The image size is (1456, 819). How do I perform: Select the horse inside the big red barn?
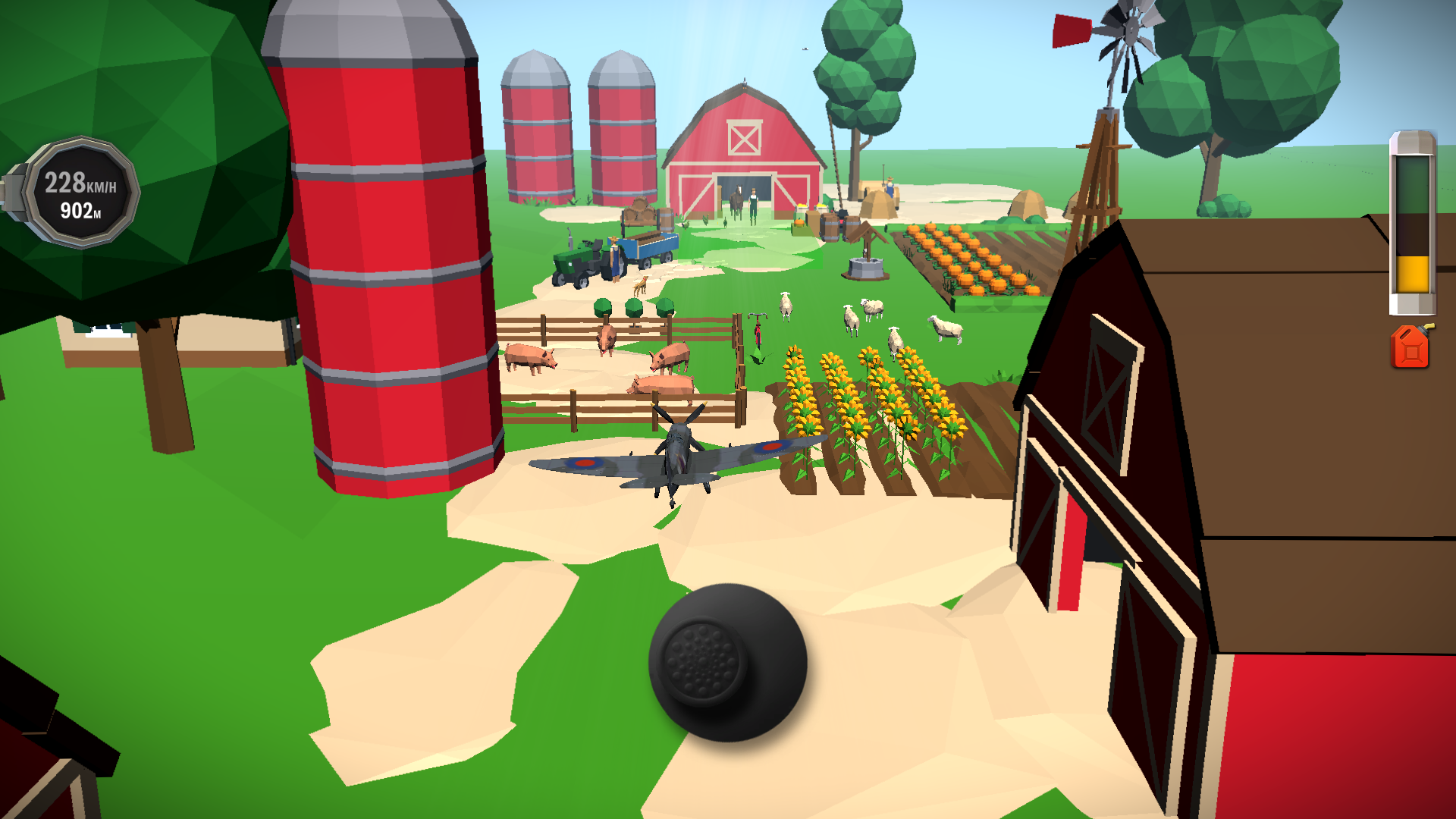pyautogui.click(x=739, y=199)
